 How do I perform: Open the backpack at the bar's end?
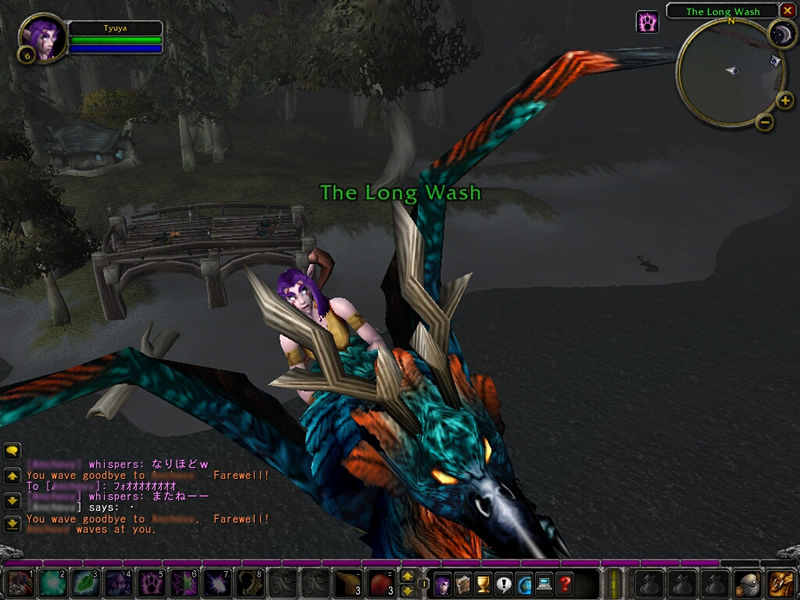779,583
